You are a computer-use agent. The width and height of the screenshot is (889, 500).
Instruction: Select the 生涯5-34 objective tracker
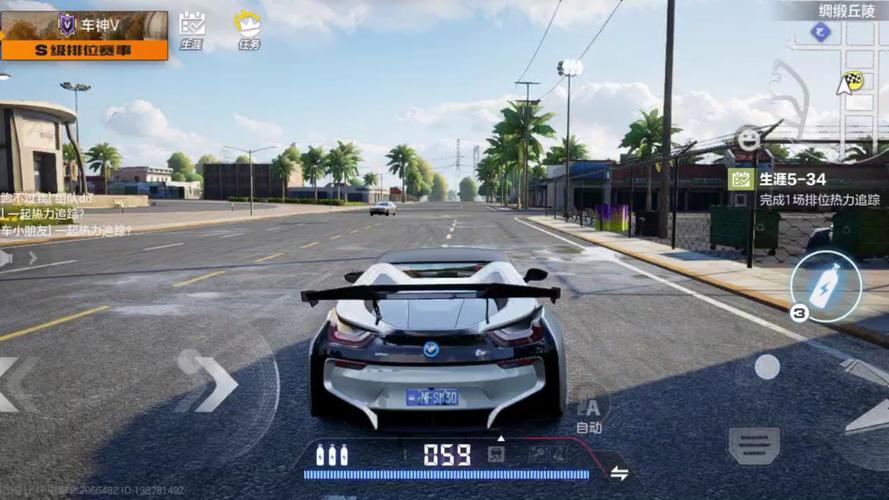pyautogui.click(x=806, y=188)
